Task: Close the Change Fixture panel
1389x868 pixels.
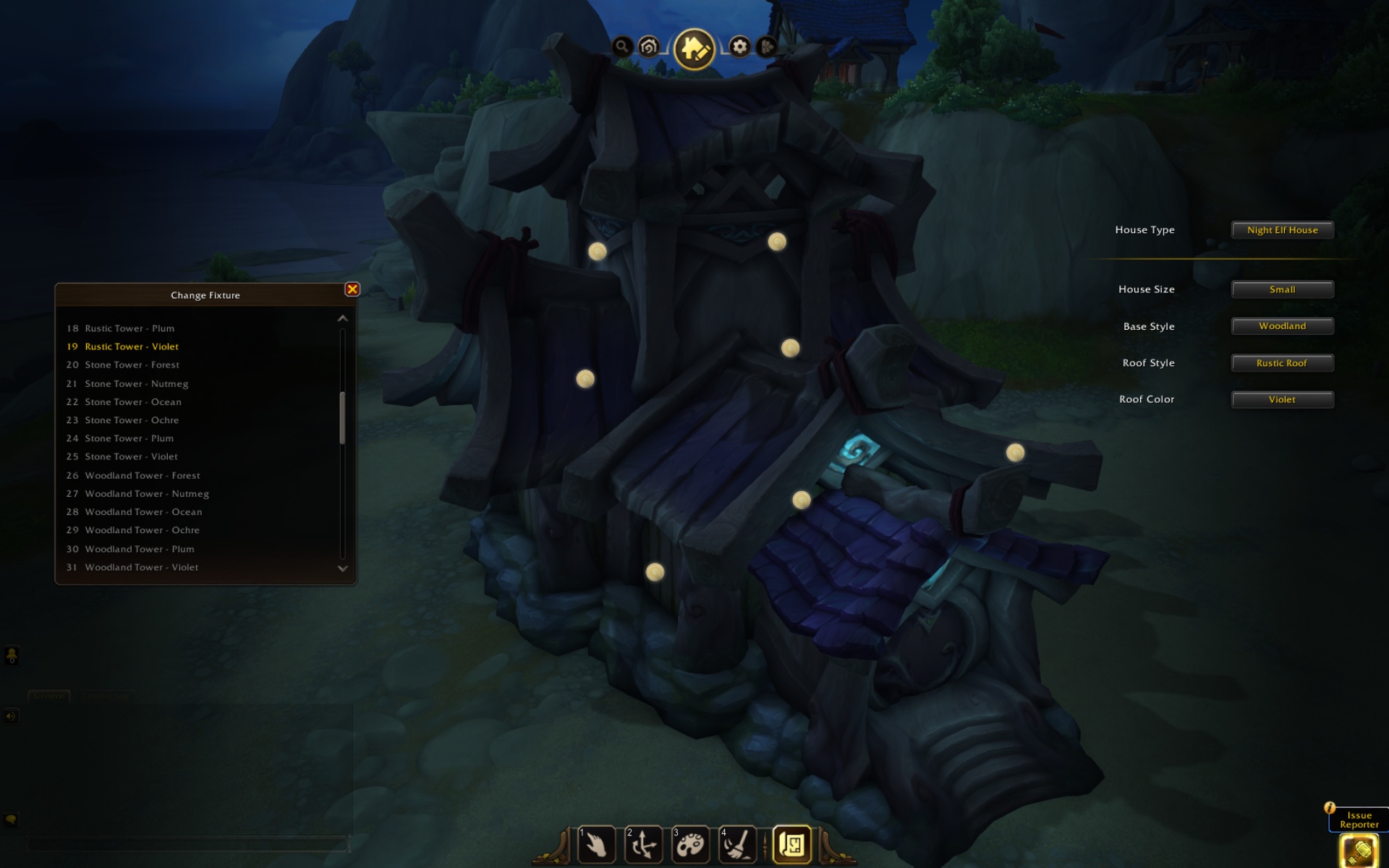Action: tap(352, 289)
